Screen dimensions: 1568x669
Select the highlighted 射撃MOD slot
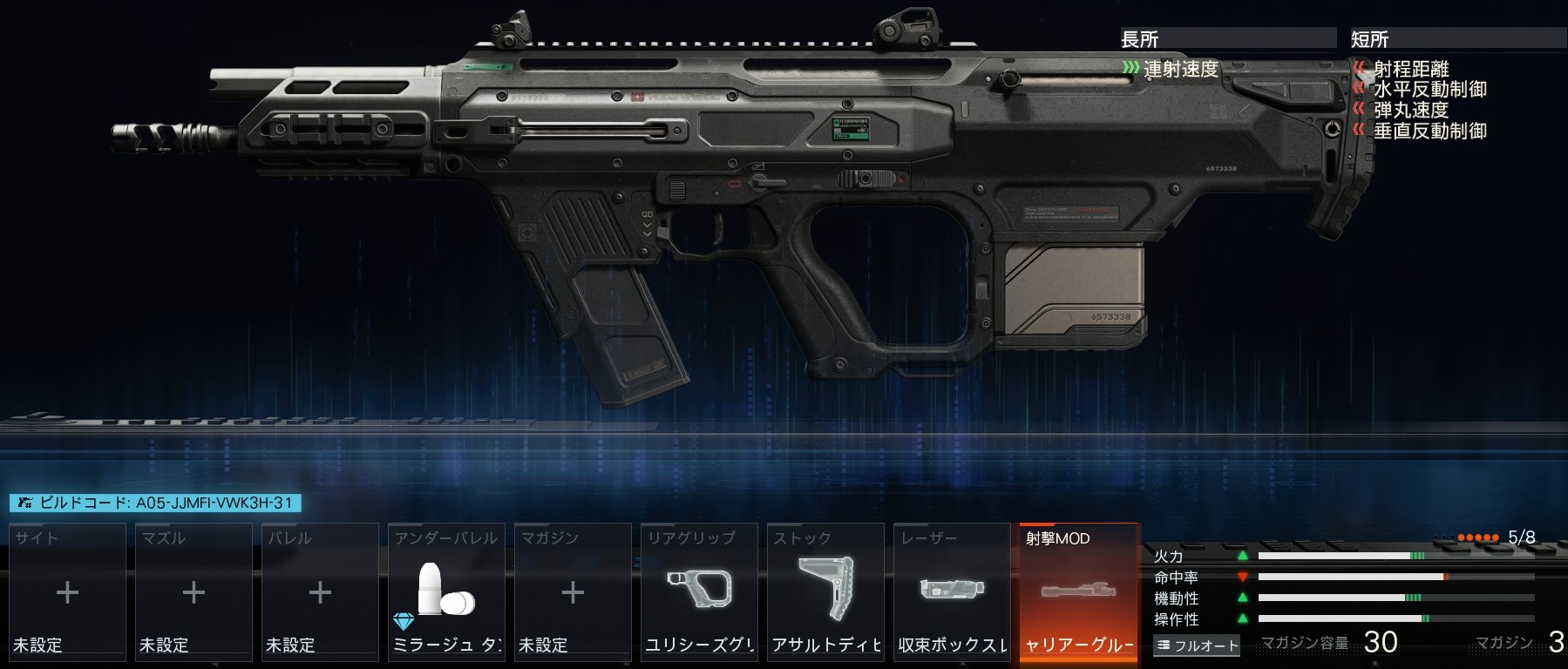coord(1078,591)
